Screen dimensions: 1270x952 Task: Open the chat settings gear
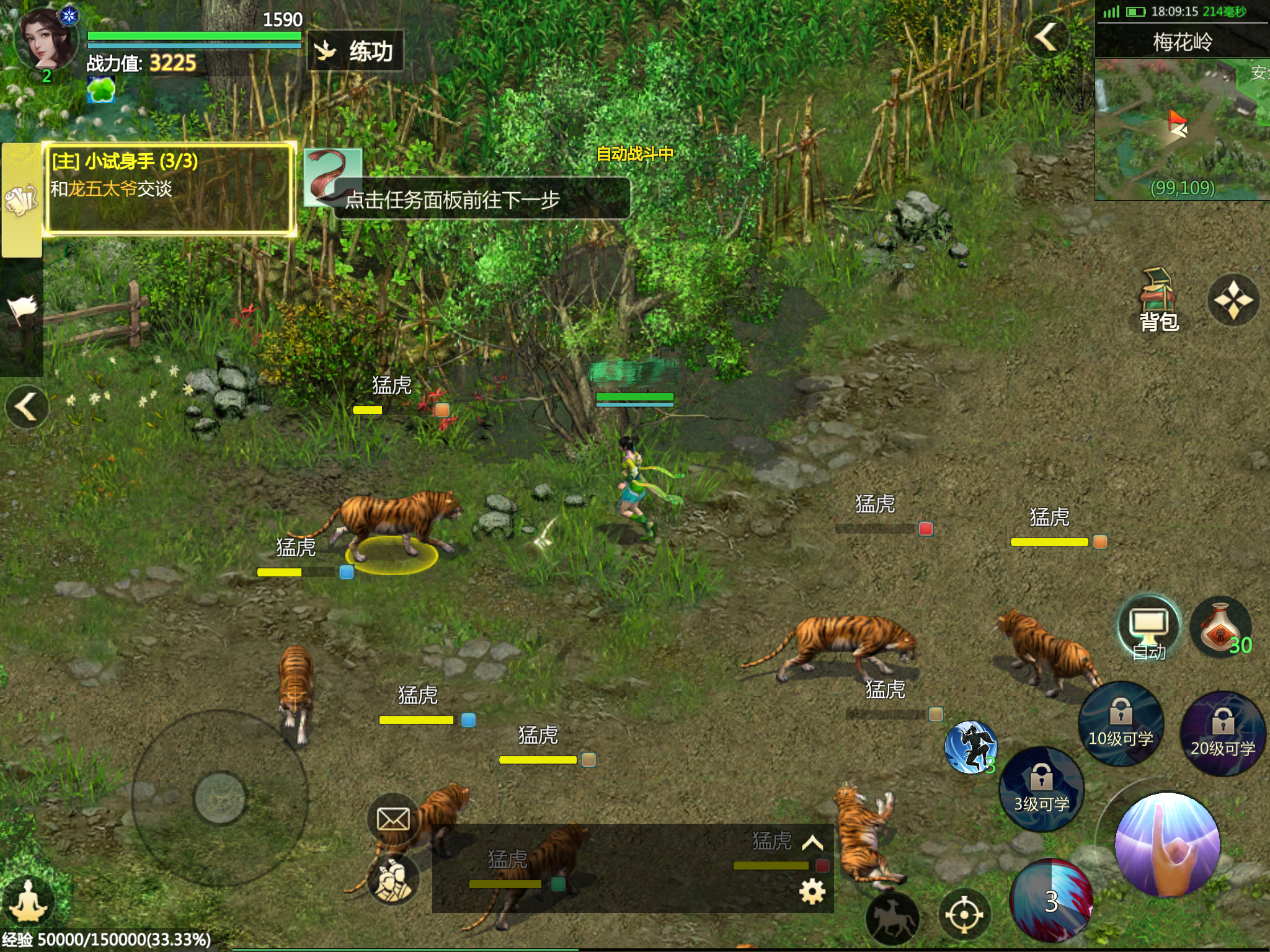(x=812, y=892)
